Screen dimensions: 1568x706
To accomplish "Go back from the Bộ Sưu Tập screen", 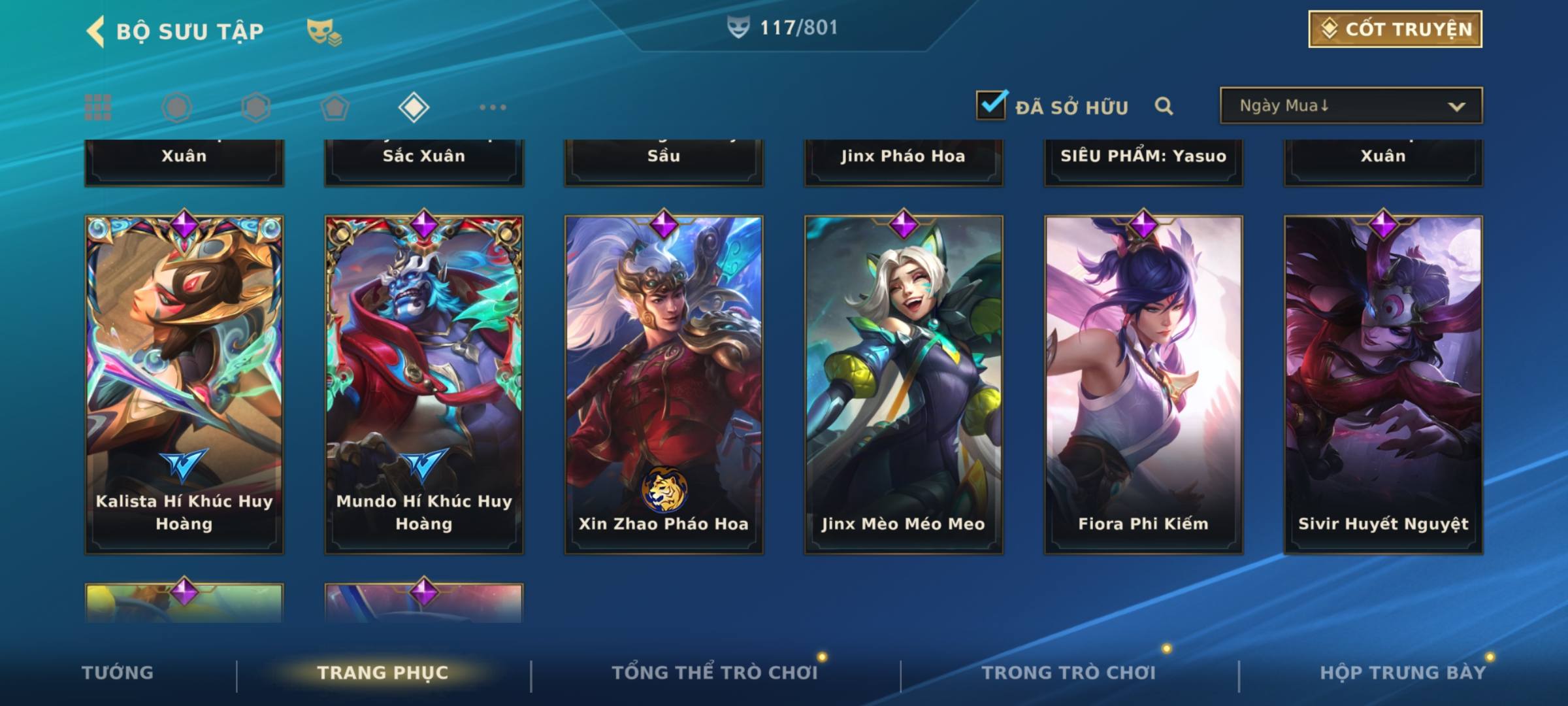I will tap(96, 31).
